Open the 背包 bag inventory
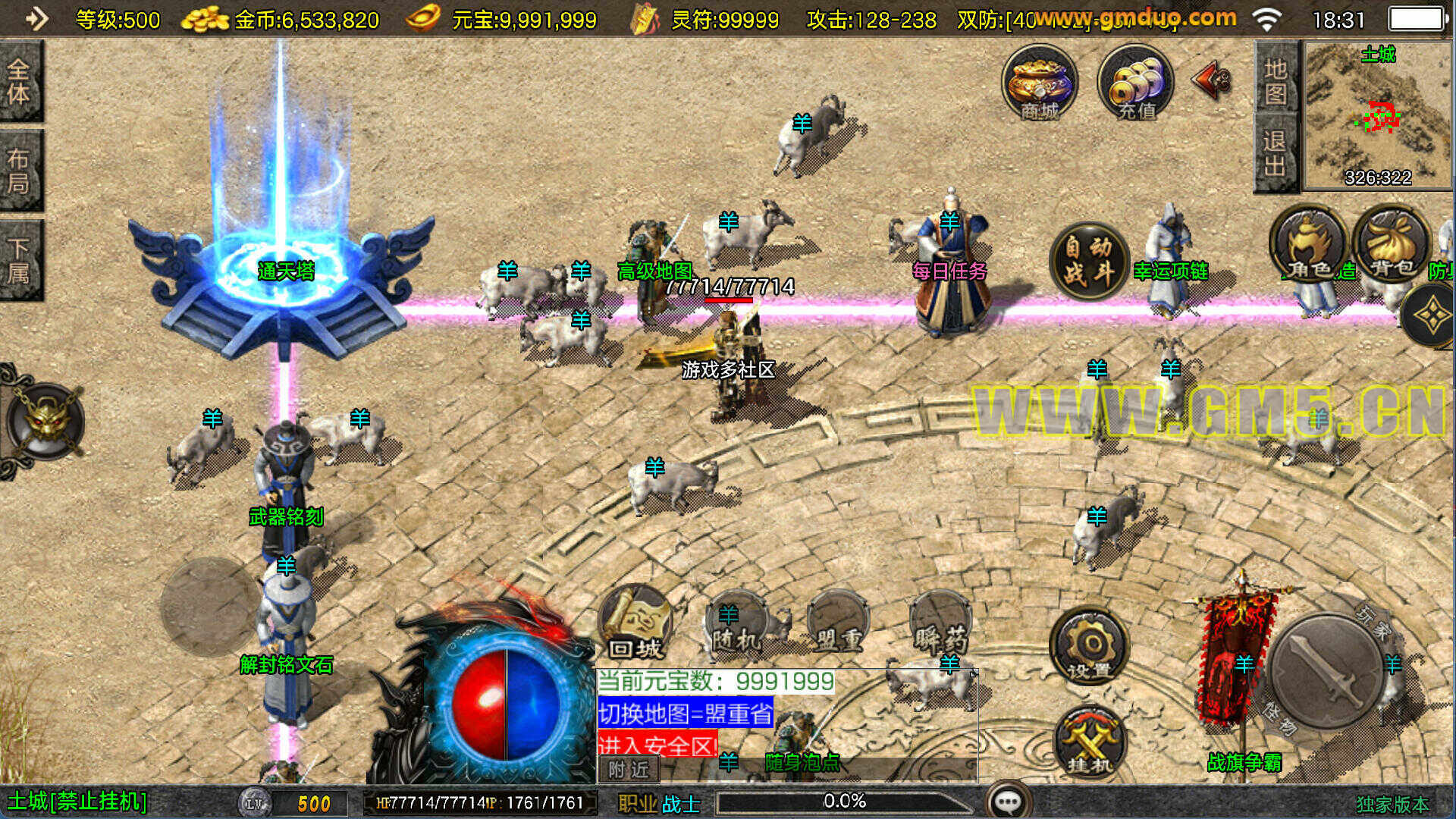This screenshot has height=819, width=1456. tap(1391, 244)
